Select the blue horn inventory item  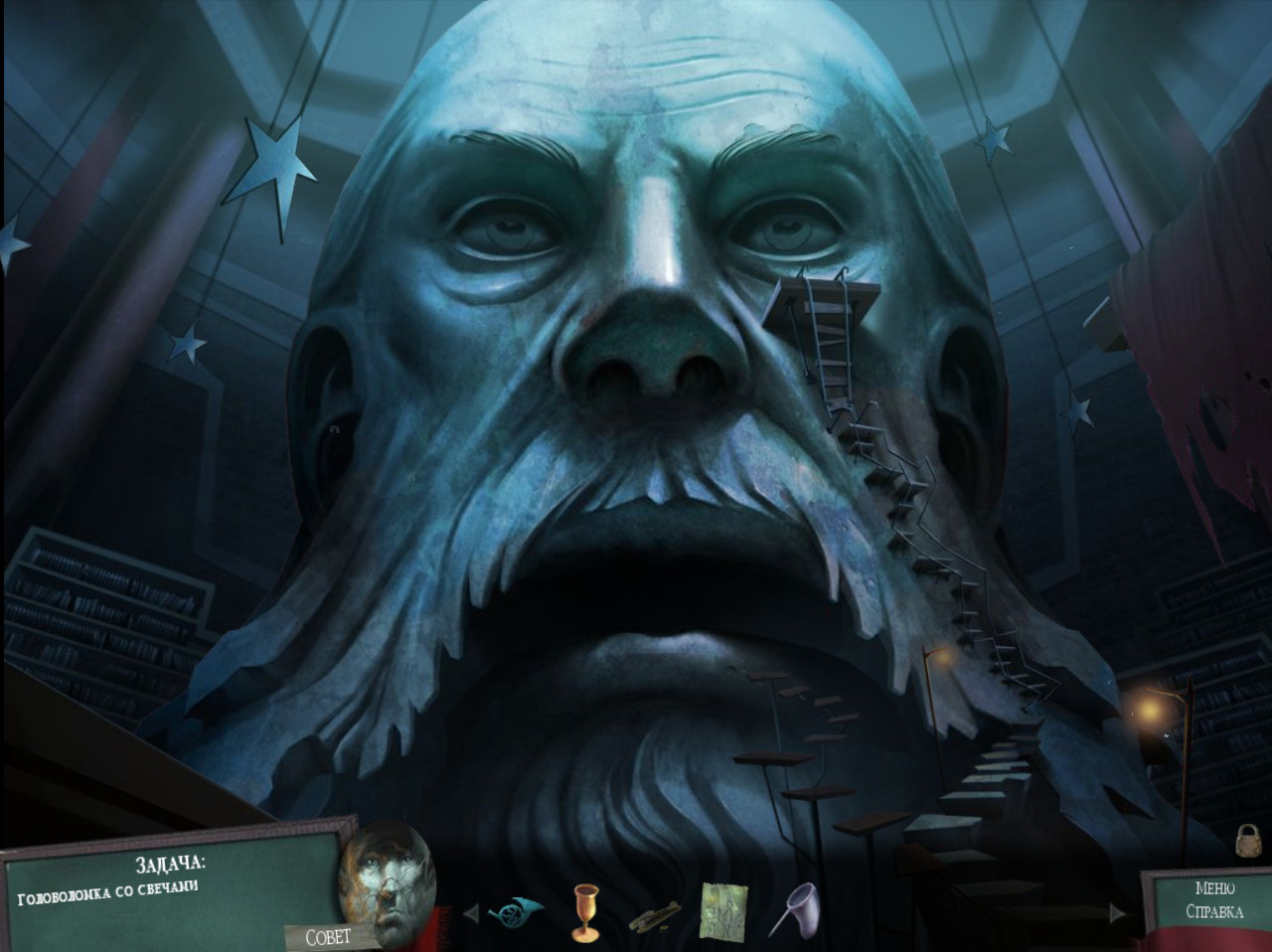tap(515, 909)
